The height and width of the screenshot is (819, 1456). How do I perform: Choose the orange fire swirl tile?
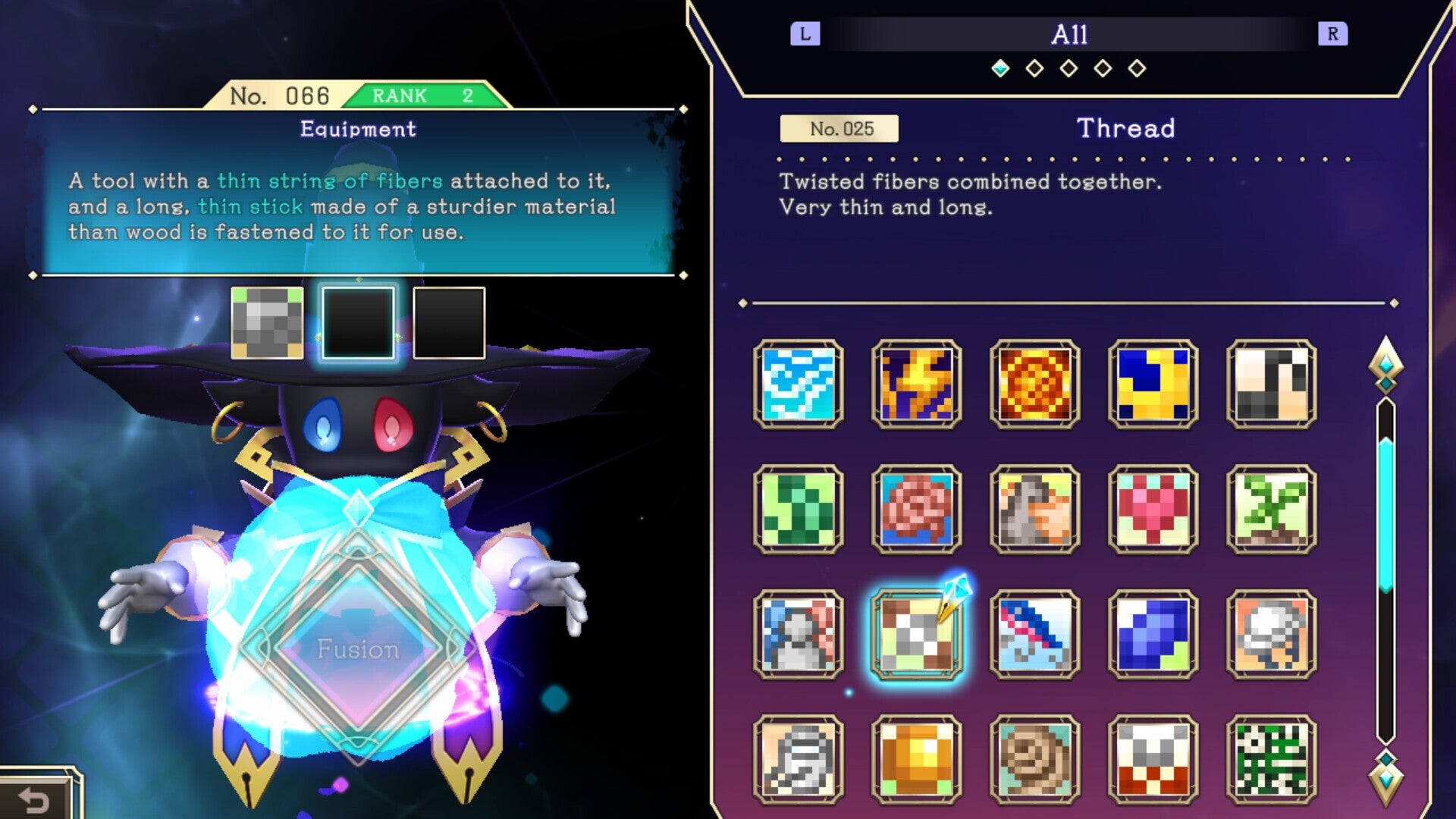1034,384
